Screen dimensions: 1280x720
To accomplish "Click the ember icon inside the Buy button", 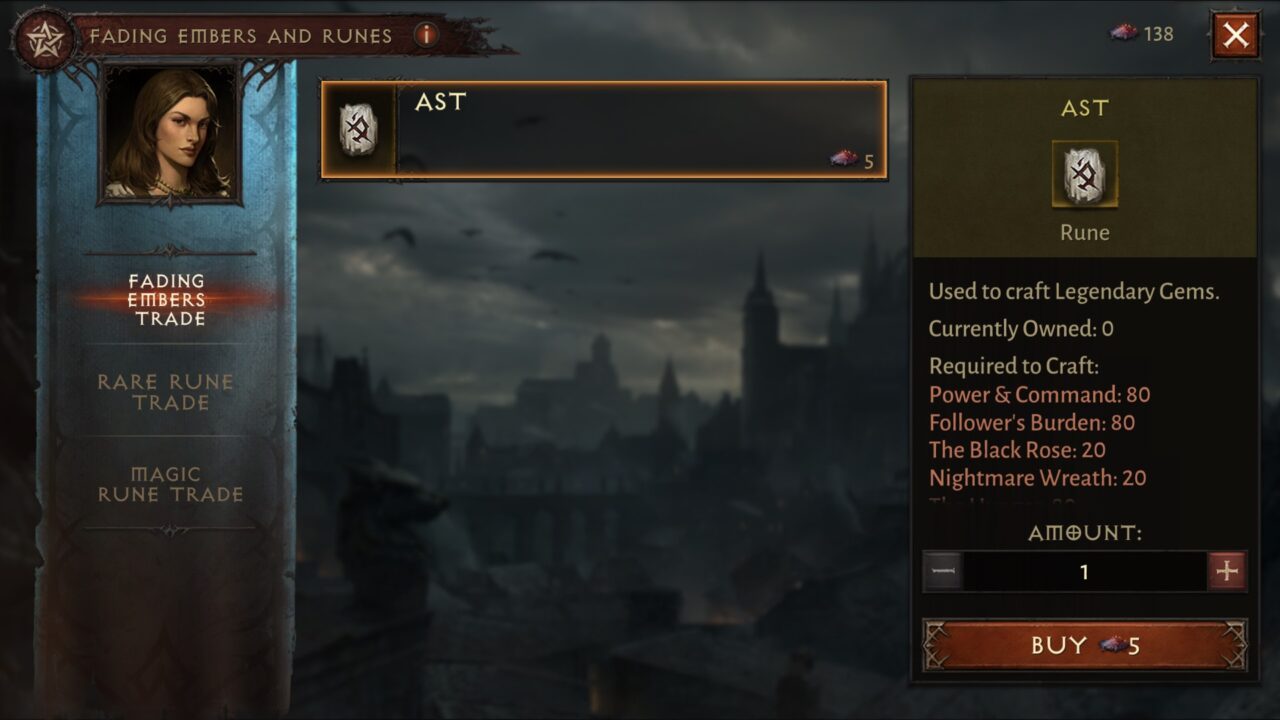I will coord(1113,645).
